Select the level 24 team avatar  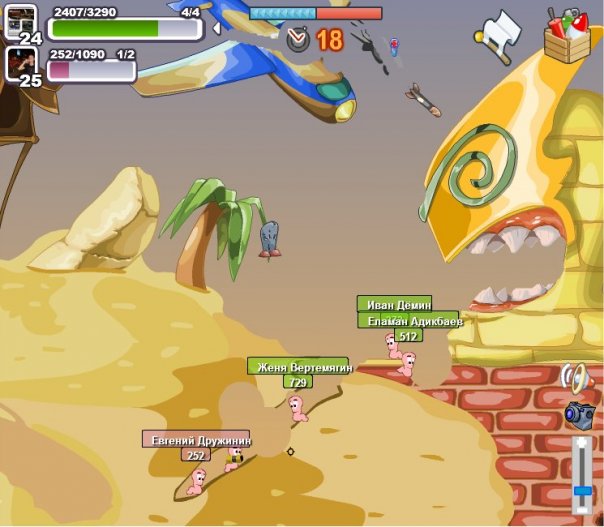[x=22, y=20]
